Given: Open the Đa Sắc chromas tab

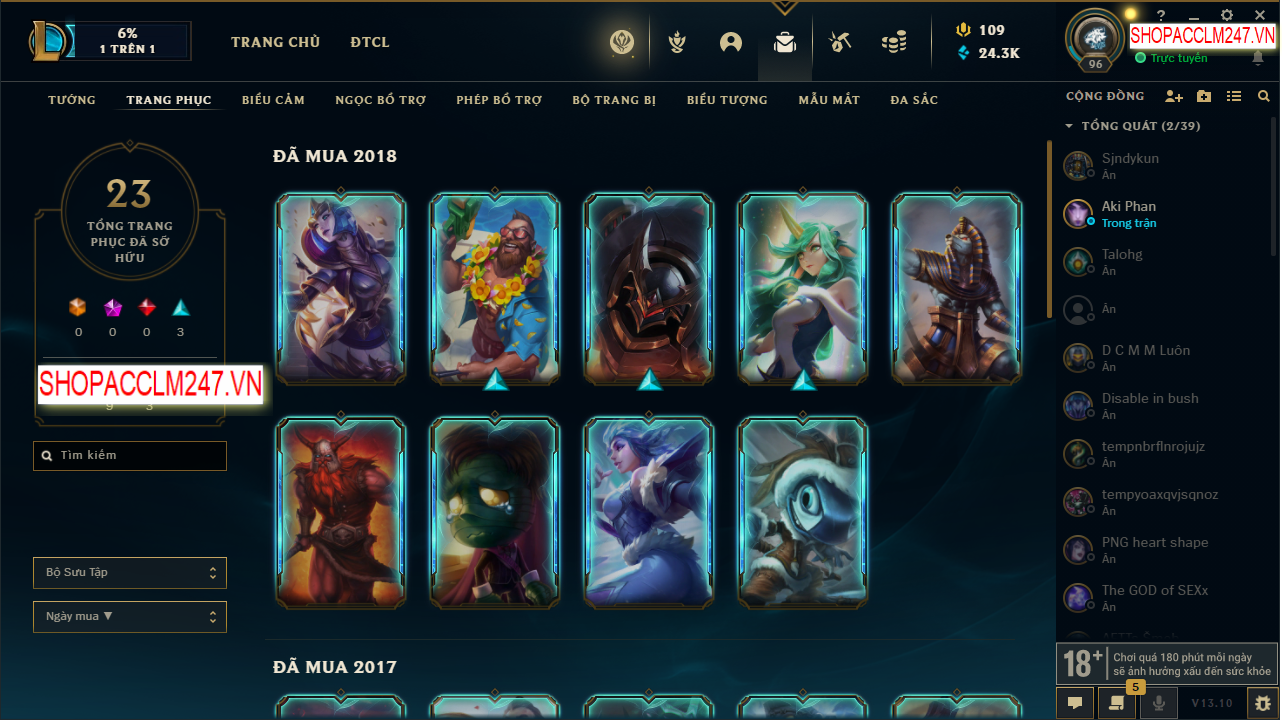Looking at the screenshot, I should tap(914, 100).
